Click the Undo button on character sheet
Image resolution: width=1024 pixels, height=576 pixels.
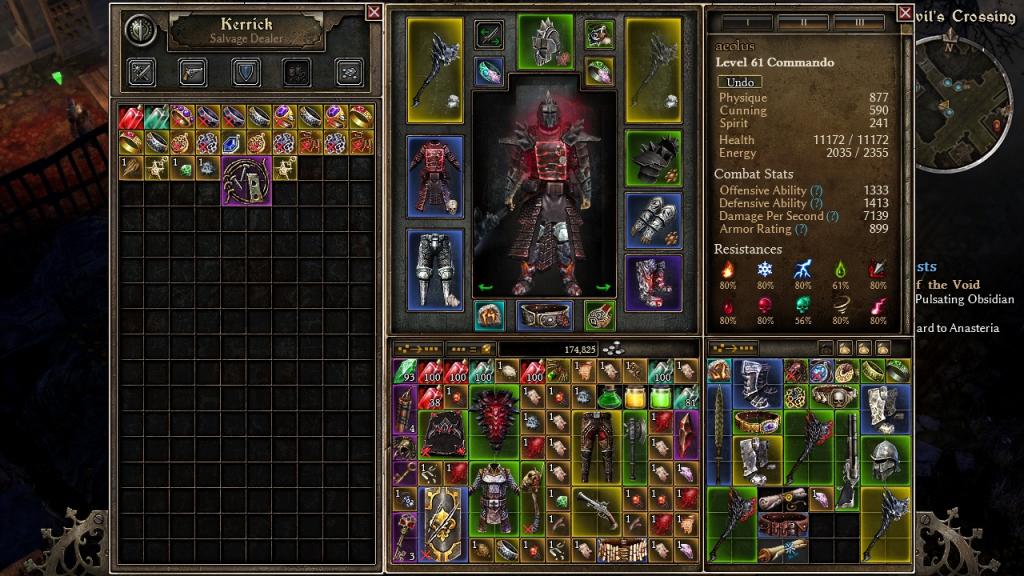click(x=740, y=82)
